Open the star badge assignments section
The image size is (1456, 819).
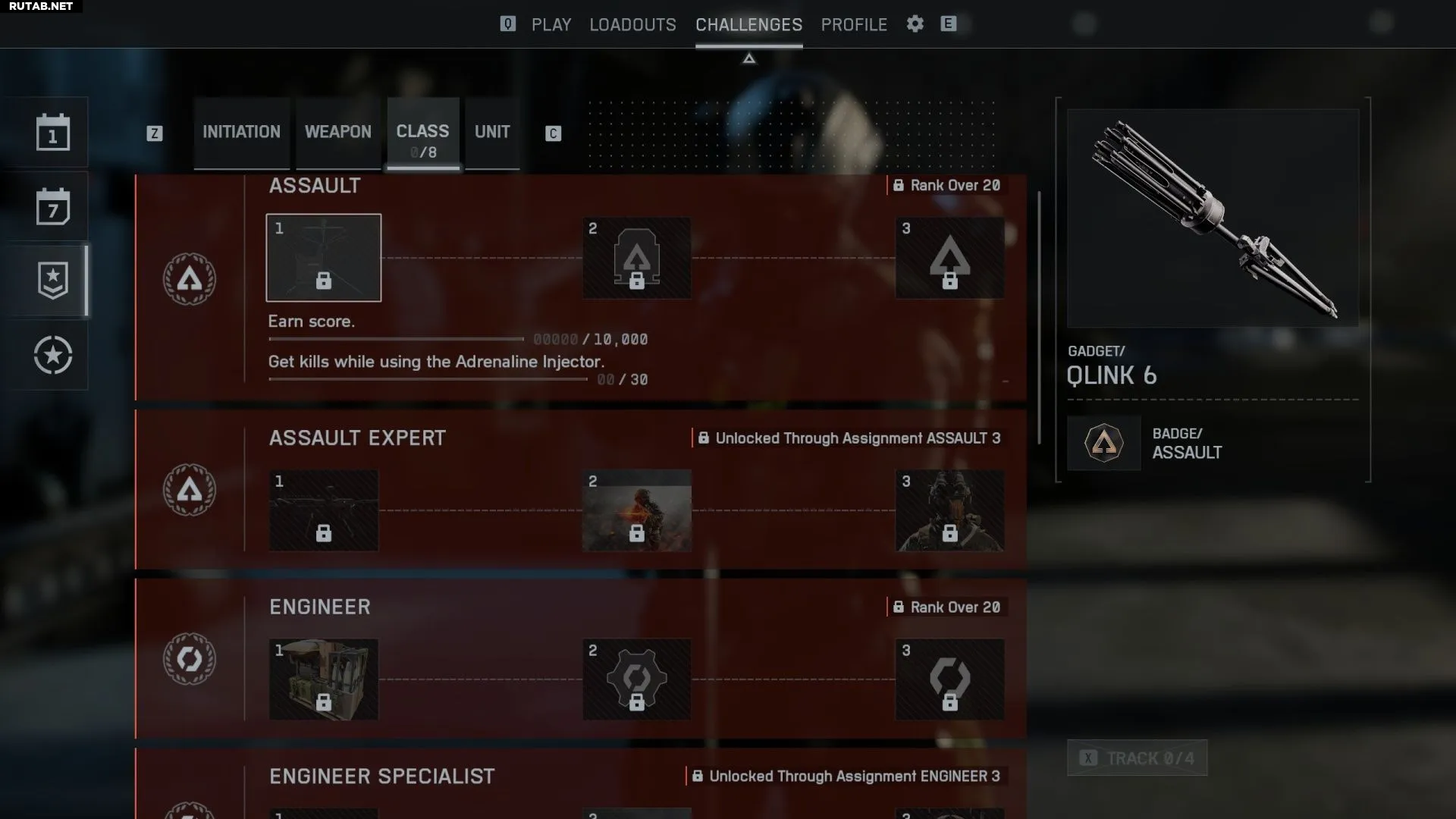coord(52,281)
